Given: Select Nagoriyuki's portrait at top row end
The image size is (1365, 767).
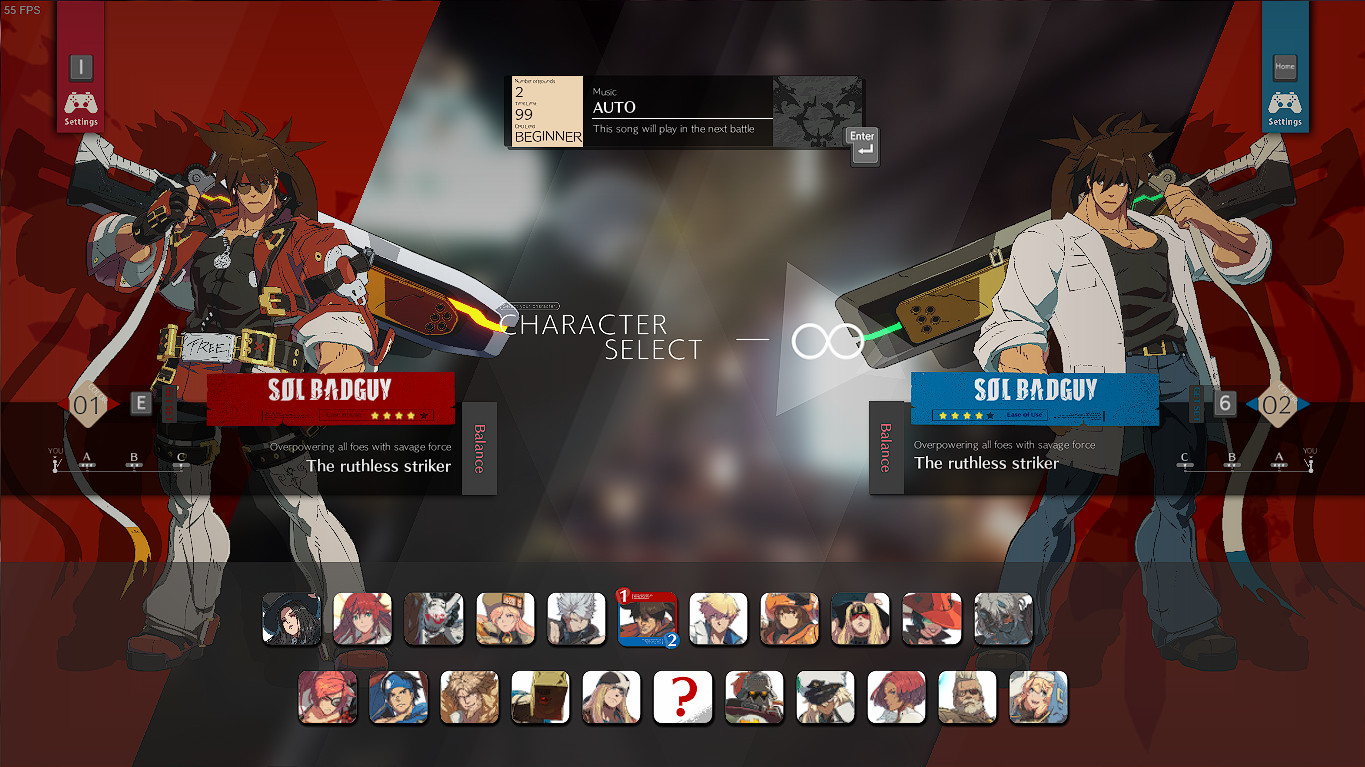Looking at the screenshot, I should click(x=1003, y=618).
